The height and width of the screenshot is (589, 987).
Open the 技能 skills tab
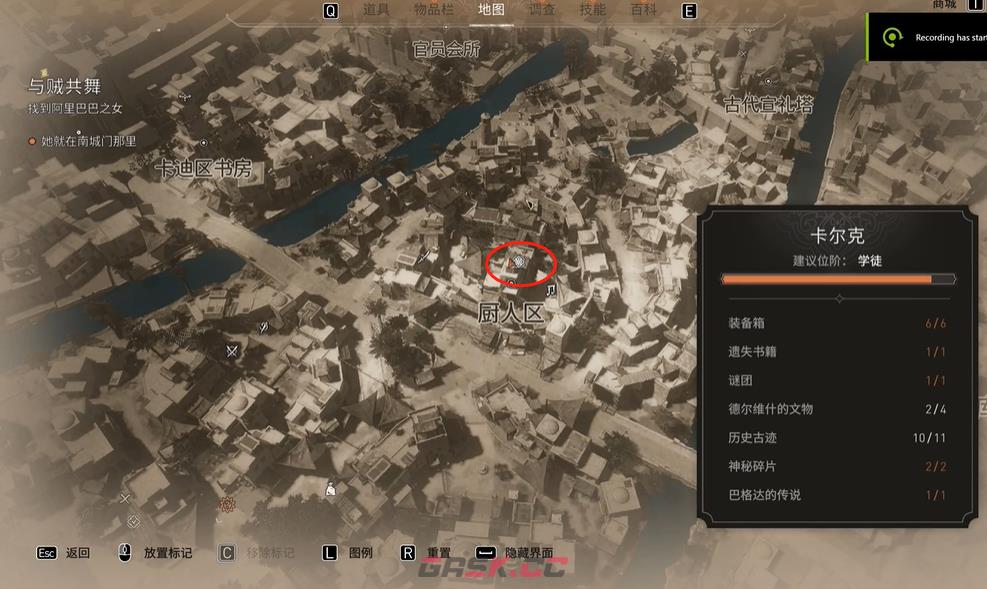point(593,10)
